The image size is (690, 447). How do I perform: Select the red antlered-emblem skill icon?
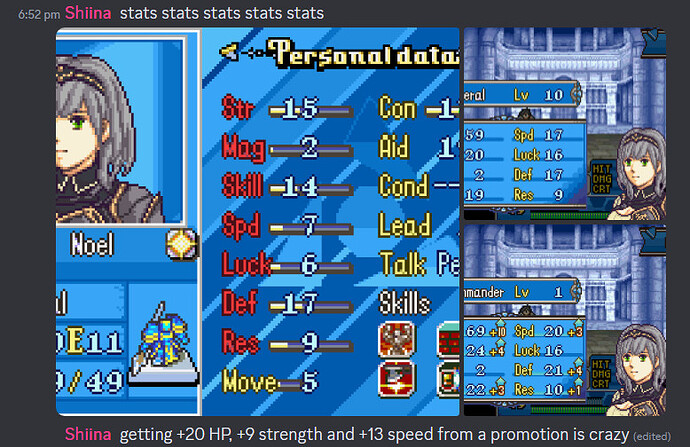click(x=397, y=340)
